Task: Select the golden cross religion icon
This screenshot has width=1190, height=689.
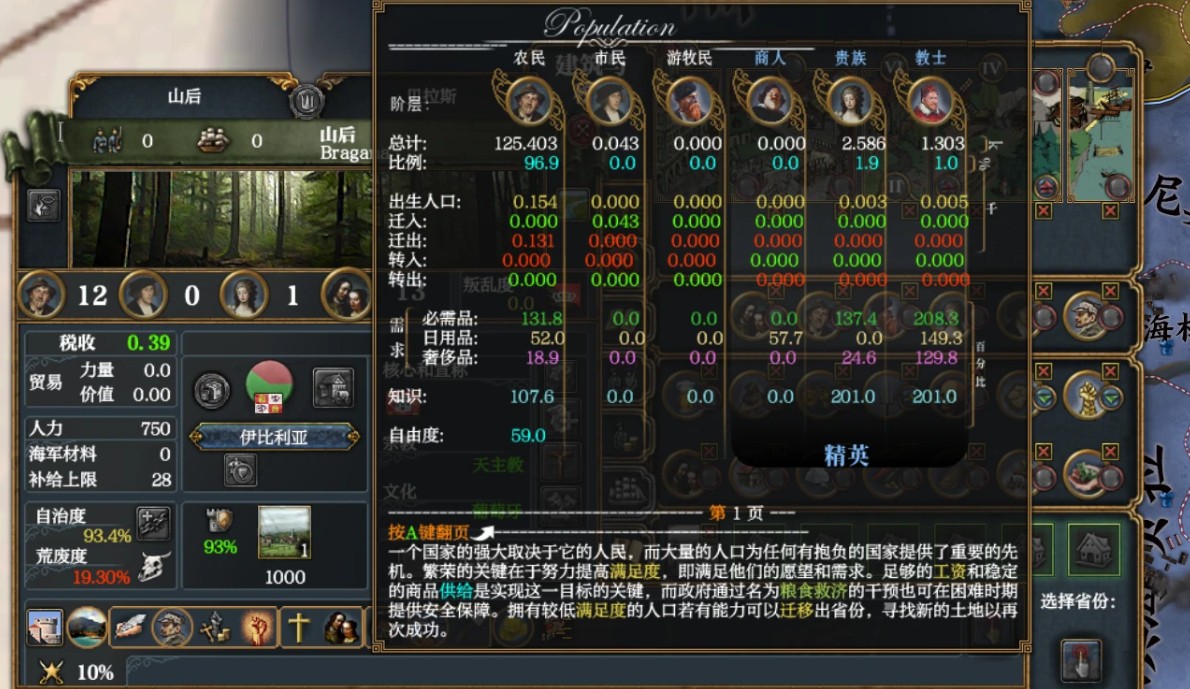Action: (299, 627)
